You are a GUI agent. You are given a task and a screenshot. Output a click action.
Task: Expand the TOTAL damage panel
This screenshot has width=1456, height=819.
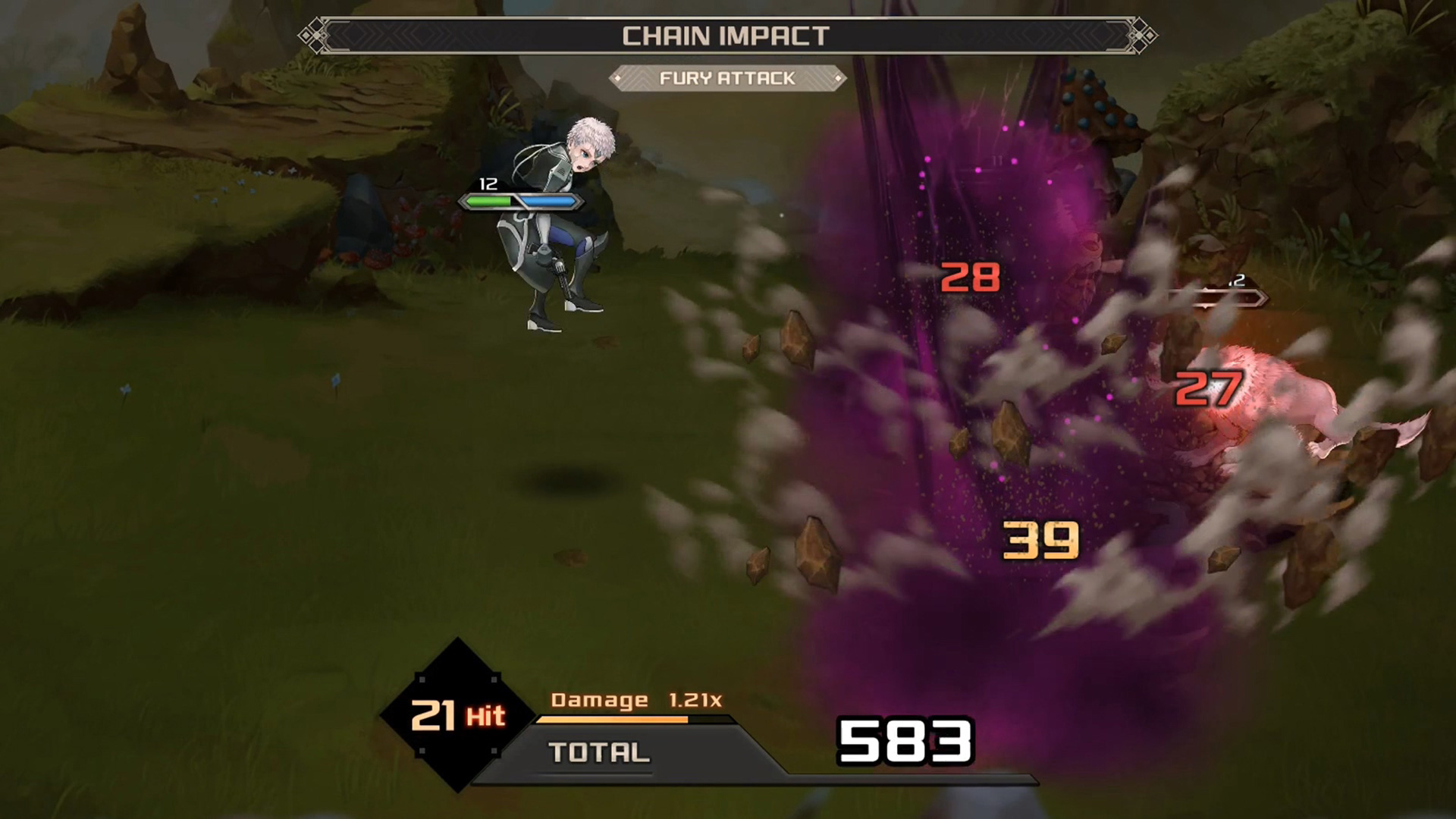(x=599, y=753)
